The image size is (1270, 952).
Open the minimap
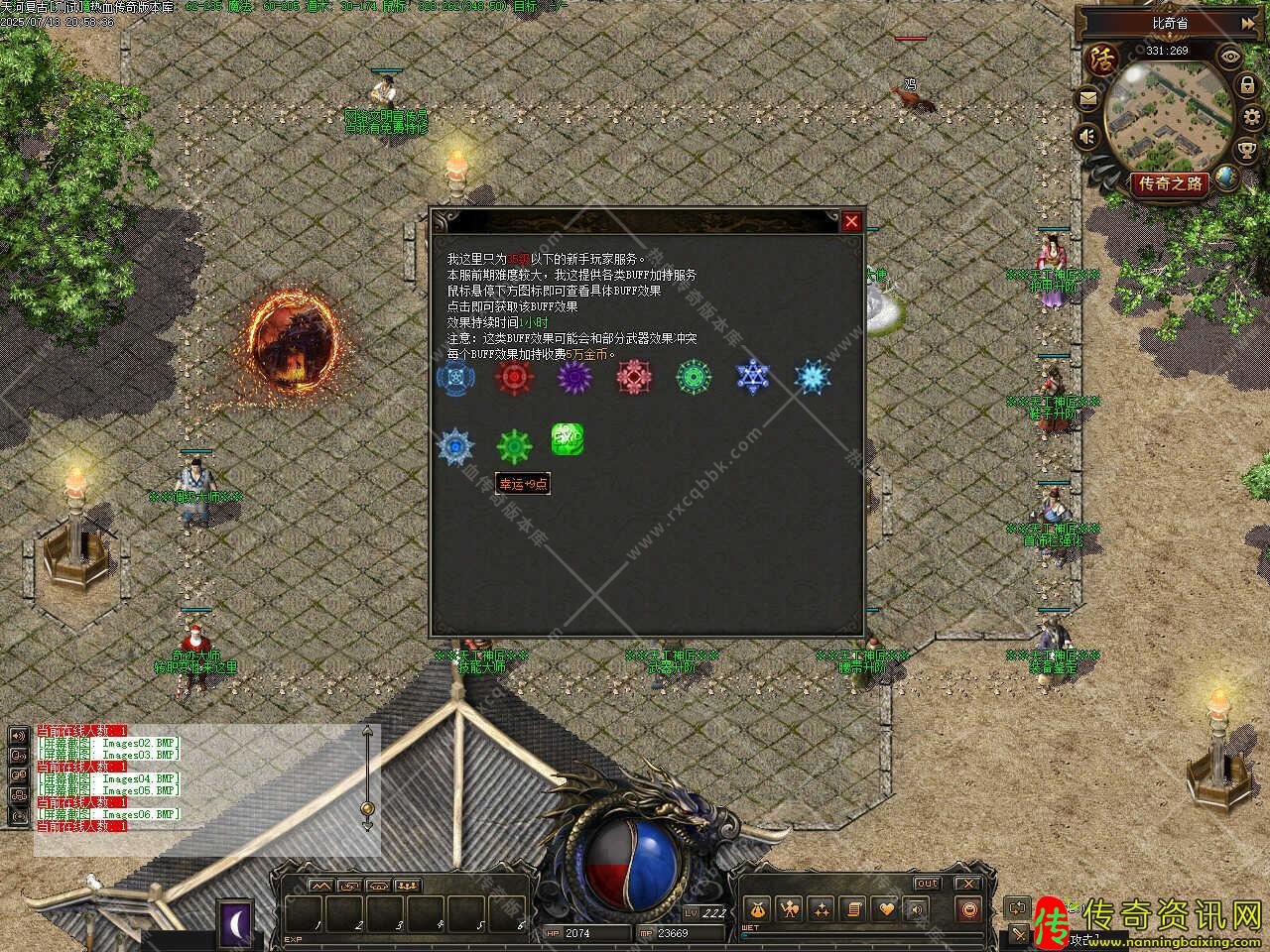[1169, 116]
